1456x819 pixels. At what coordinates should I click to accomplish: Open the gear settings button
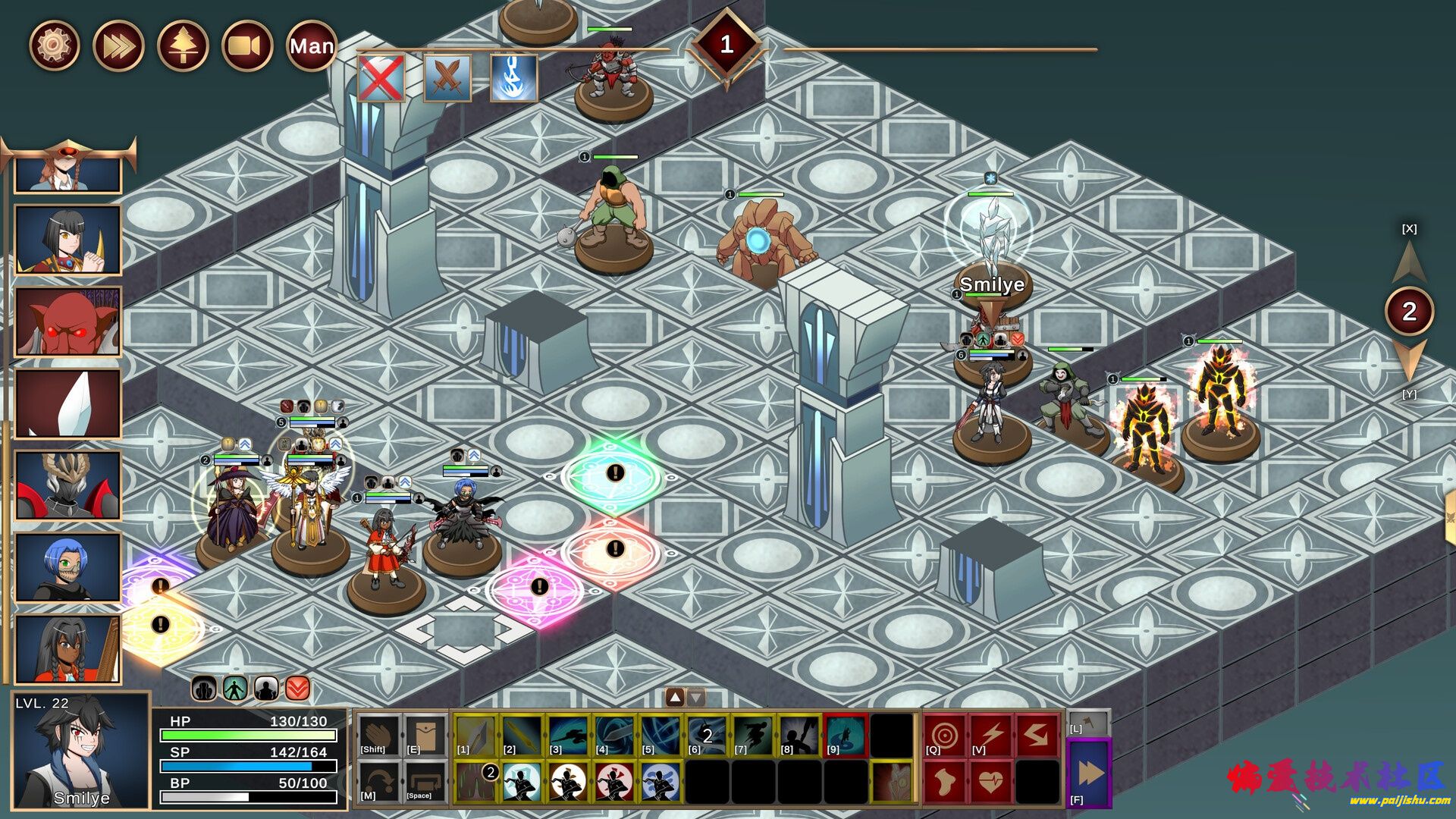(x=54, y=45)
